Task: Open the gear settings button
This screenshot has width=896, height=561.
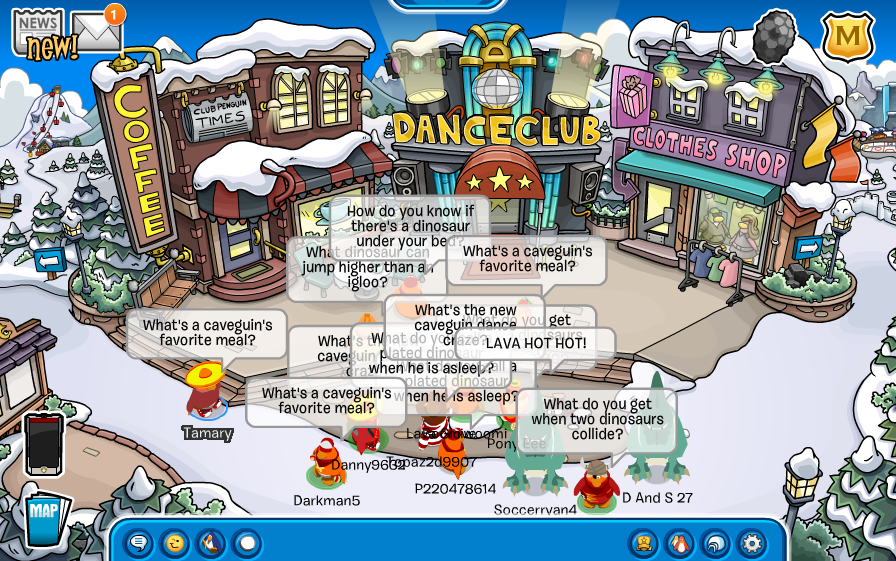Action: [752, 543]
